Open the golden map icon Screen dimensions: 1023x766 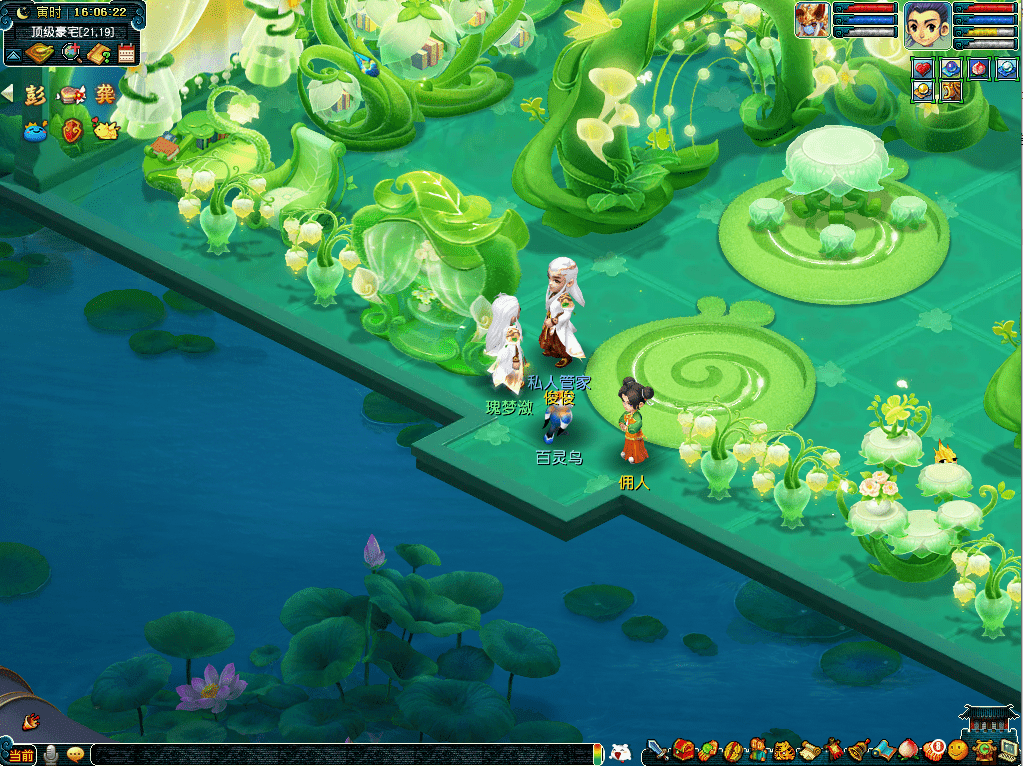coord(41,54)
